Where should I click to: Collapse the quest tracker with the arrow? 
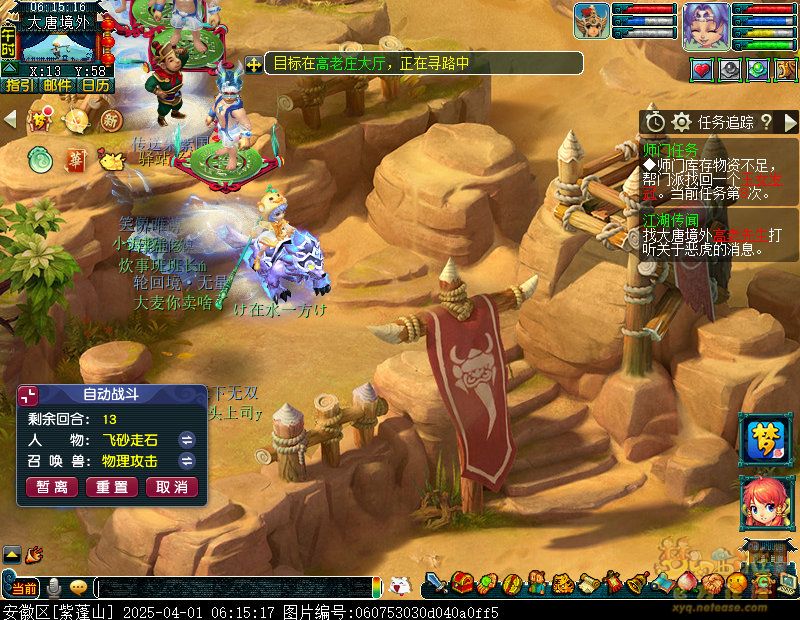pyautogui.click(x=790, y=122)
